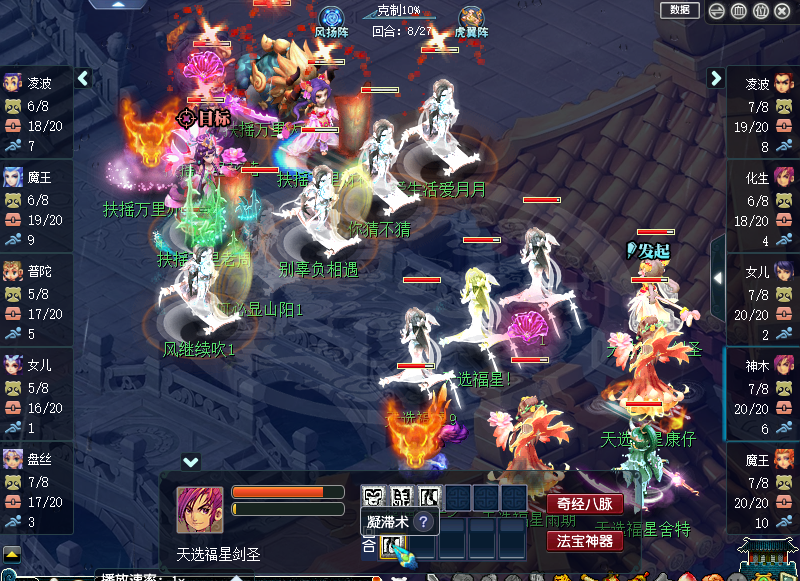Click the 天选福星剑圣 character portrait

click(x=200, y=510)
